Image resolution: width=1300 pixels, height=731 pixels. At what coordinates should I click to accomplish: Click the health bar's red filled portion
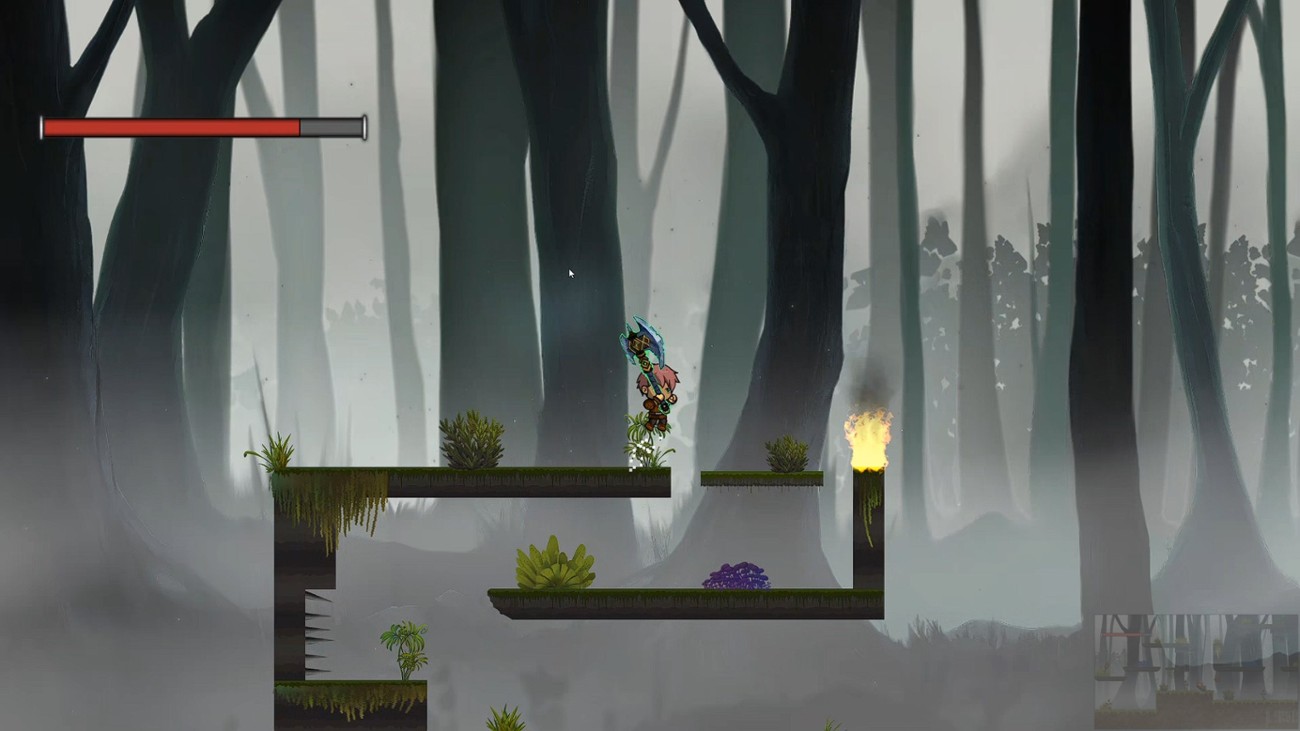(x=170, y=127)
